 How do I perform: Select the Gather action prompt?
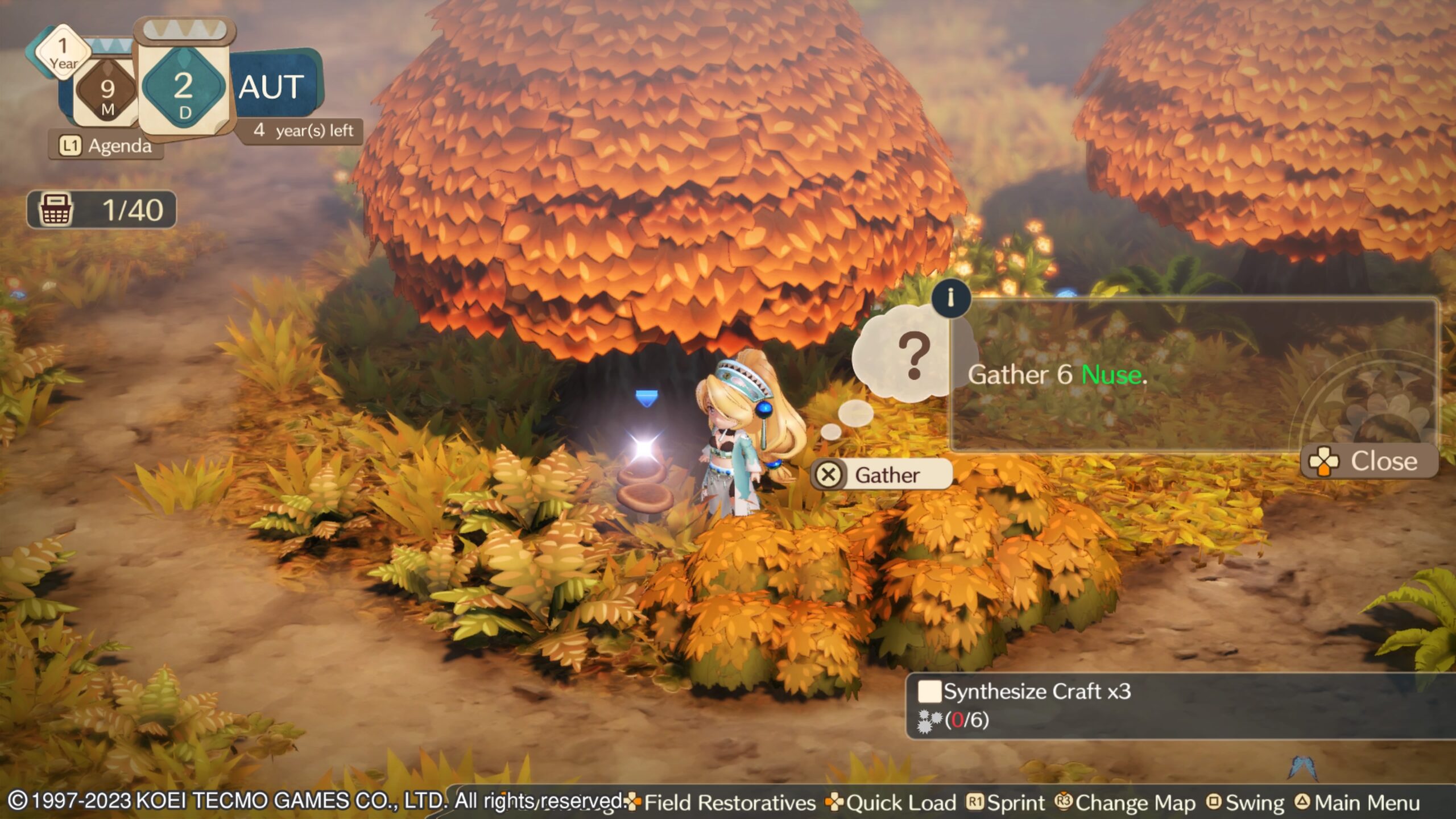(880, 474)
